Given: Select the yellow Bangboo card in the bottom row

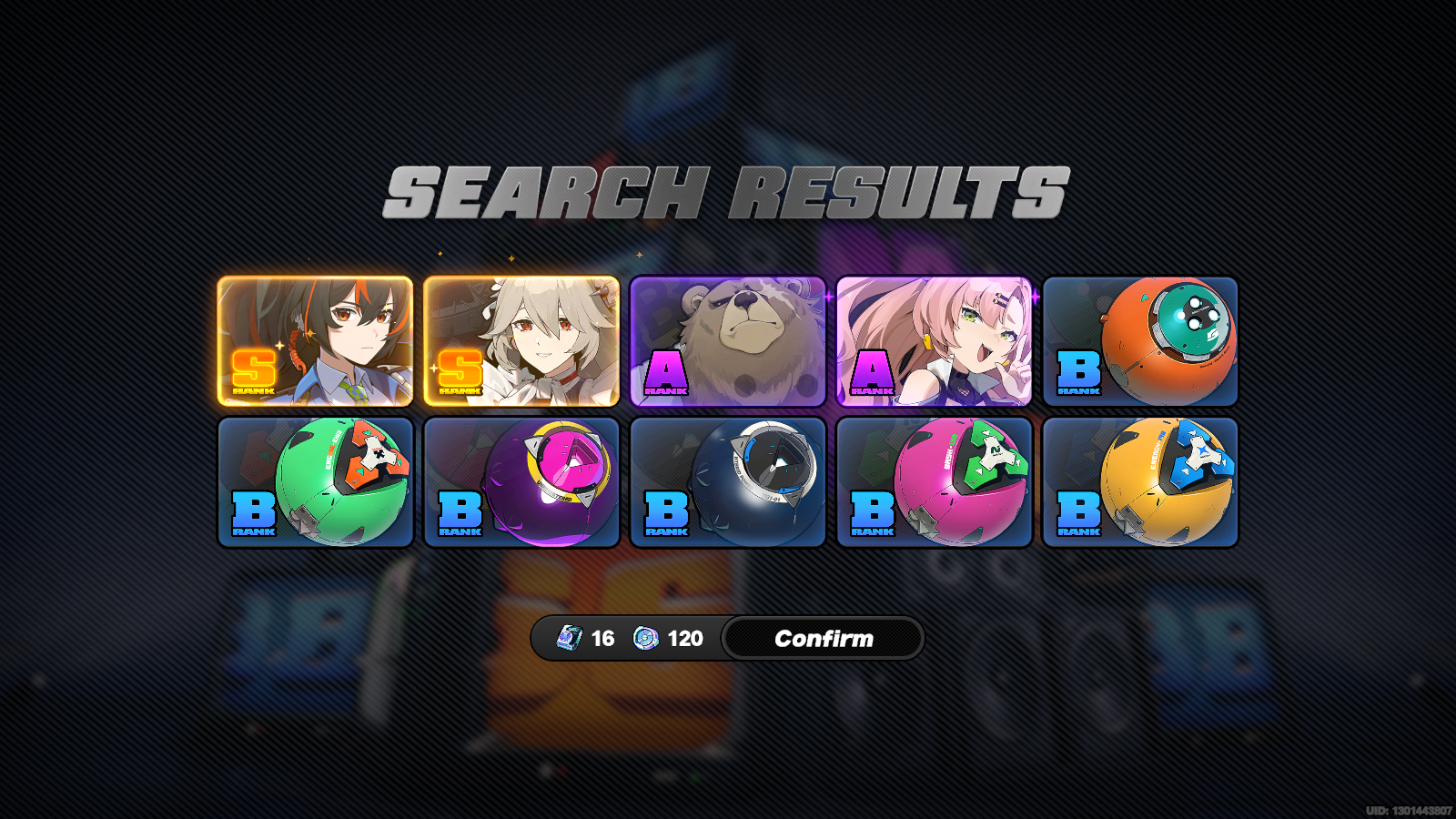Looking at the screenshot, I should [x=1141, y=482].
